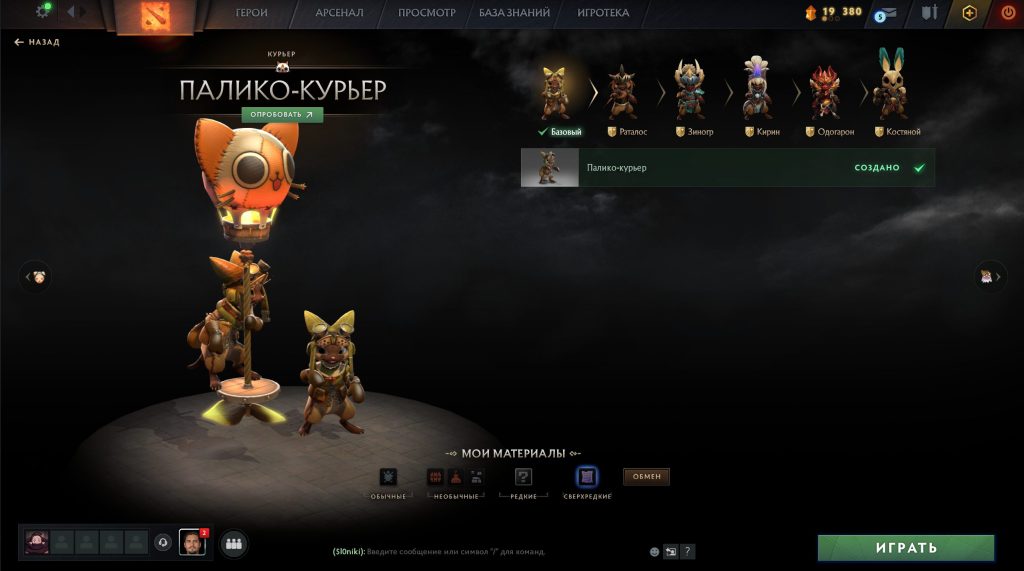
Task: Start matchmaking with the ИГРАТЬ button
Action: click(x=906, y=548)
